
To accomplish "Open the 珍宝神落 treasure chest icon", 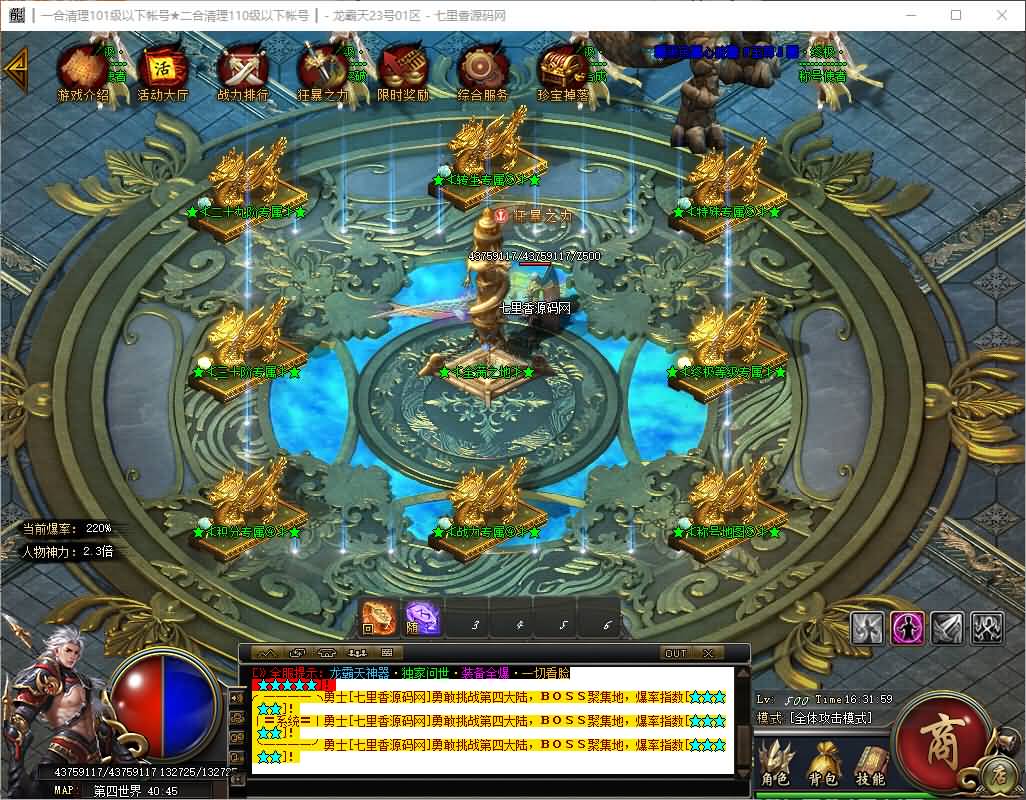I will click(562, 70).
